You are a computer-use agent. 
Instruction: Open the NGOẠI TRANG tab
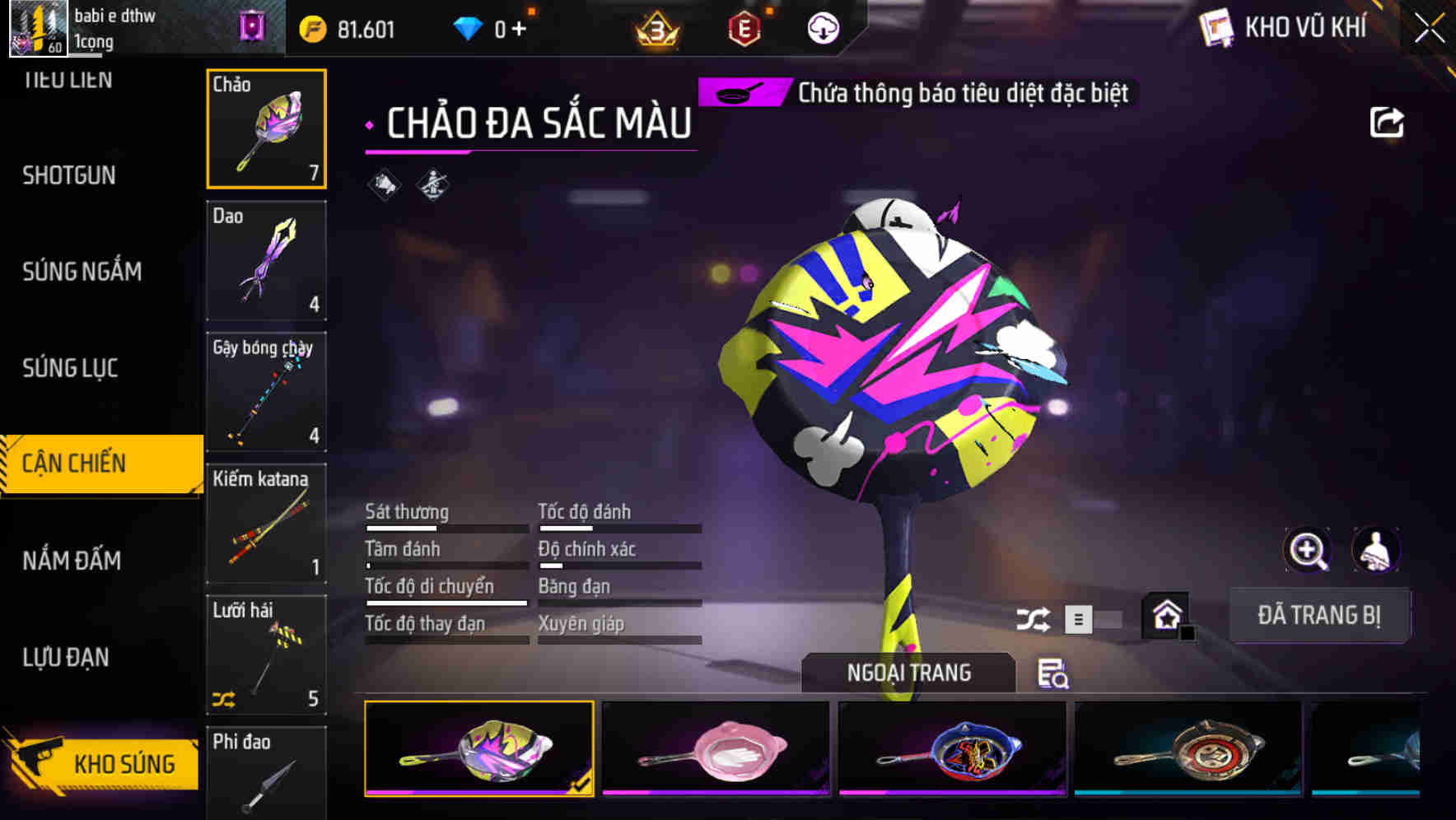909,672
